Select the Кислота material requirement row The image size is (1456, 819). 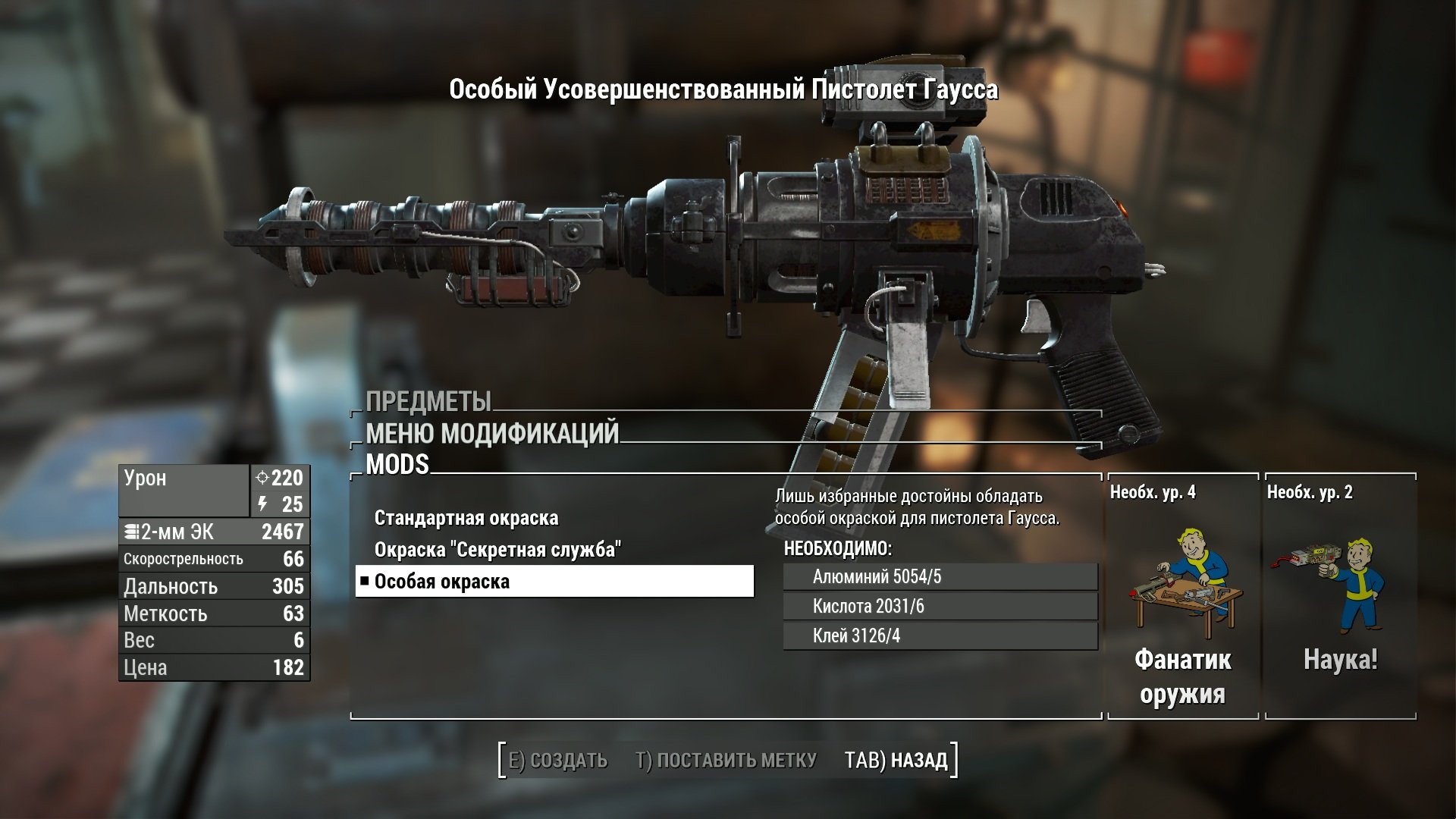940,607
